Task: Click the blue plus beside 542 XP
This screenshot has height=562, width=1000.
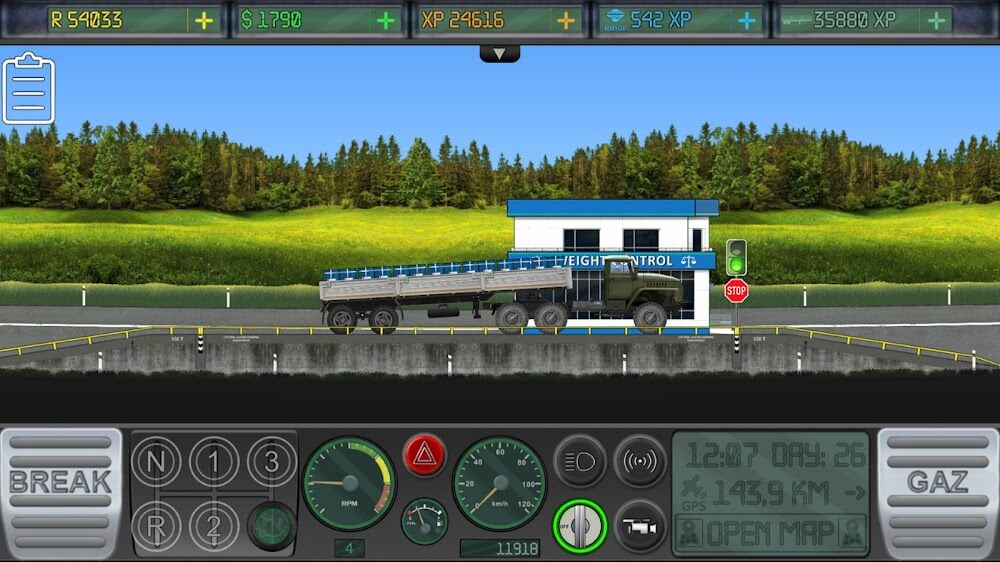Action: (747, 20)
